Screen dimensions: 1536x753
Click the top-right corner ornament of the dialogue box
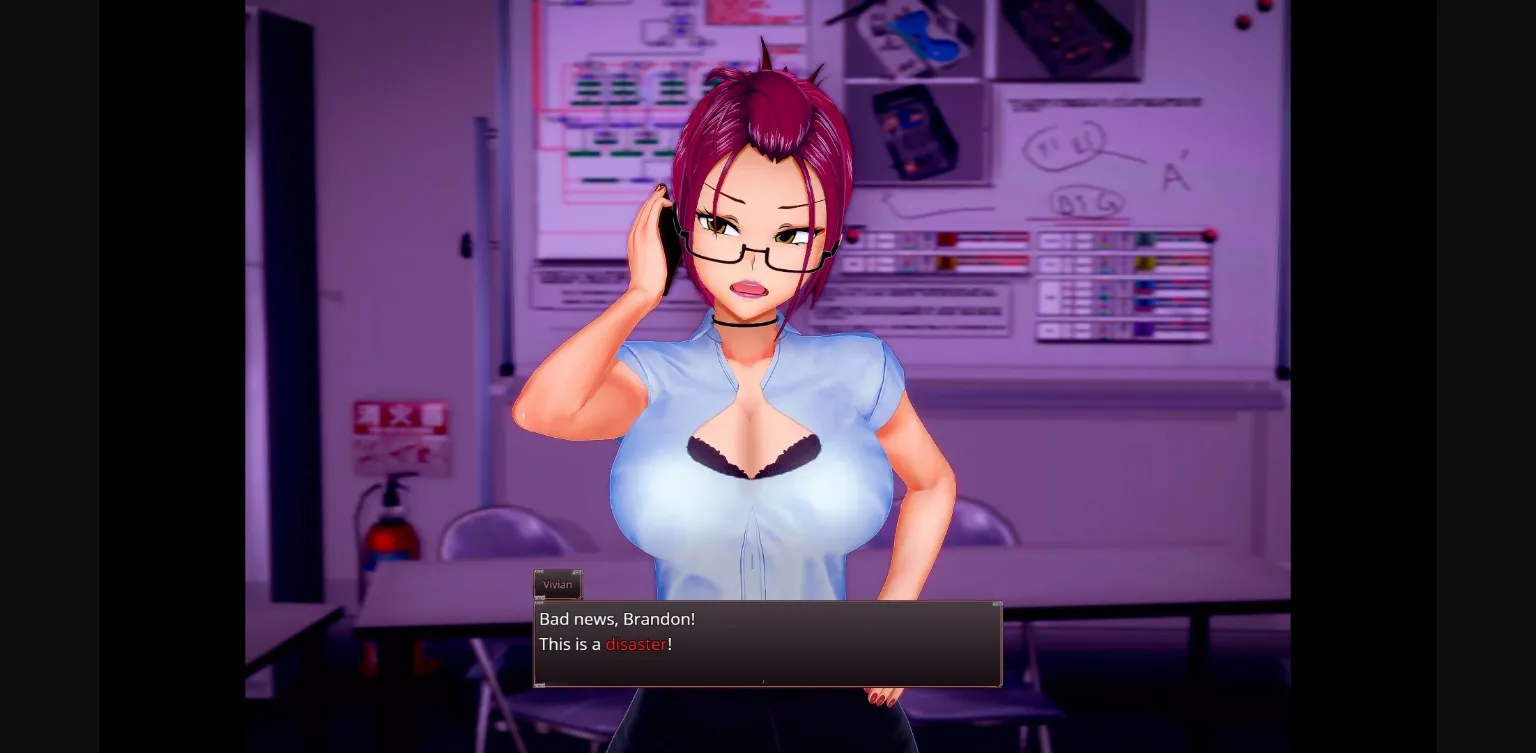(996, 604)
